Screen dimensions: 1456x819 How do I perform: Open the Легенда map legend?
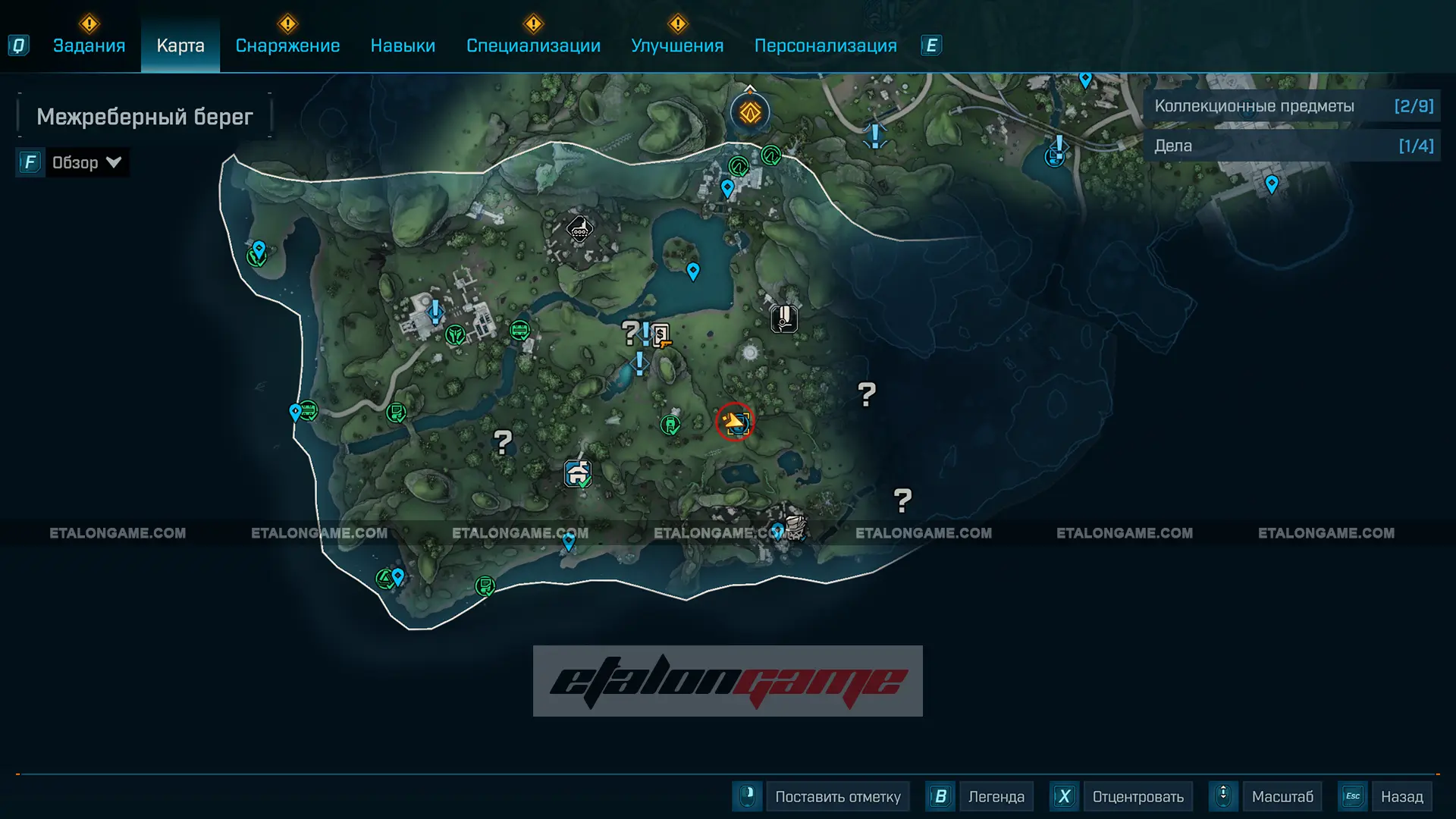(996, 796)
